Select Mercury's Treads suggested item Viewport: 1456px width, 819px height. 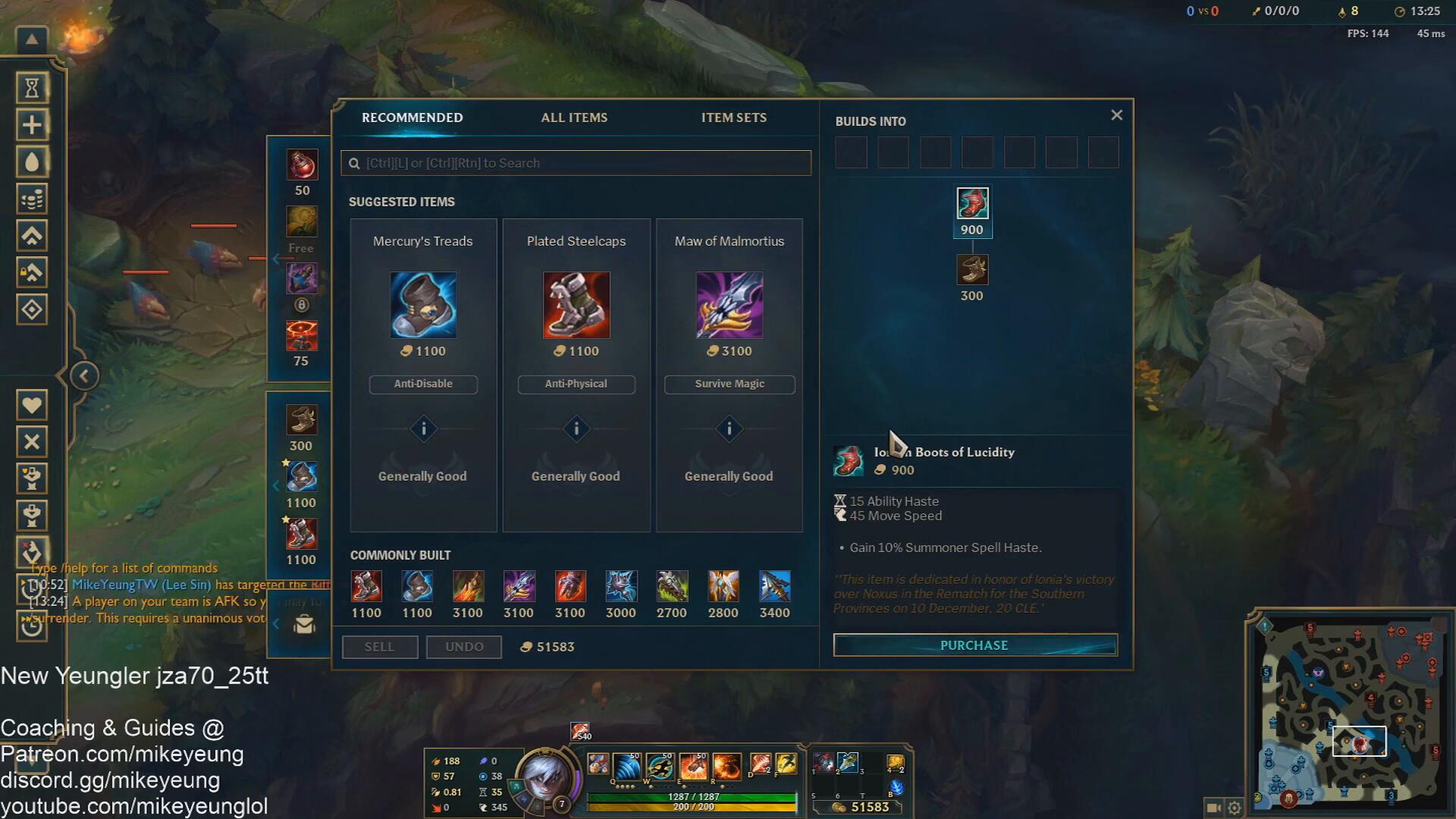[423, 305]
